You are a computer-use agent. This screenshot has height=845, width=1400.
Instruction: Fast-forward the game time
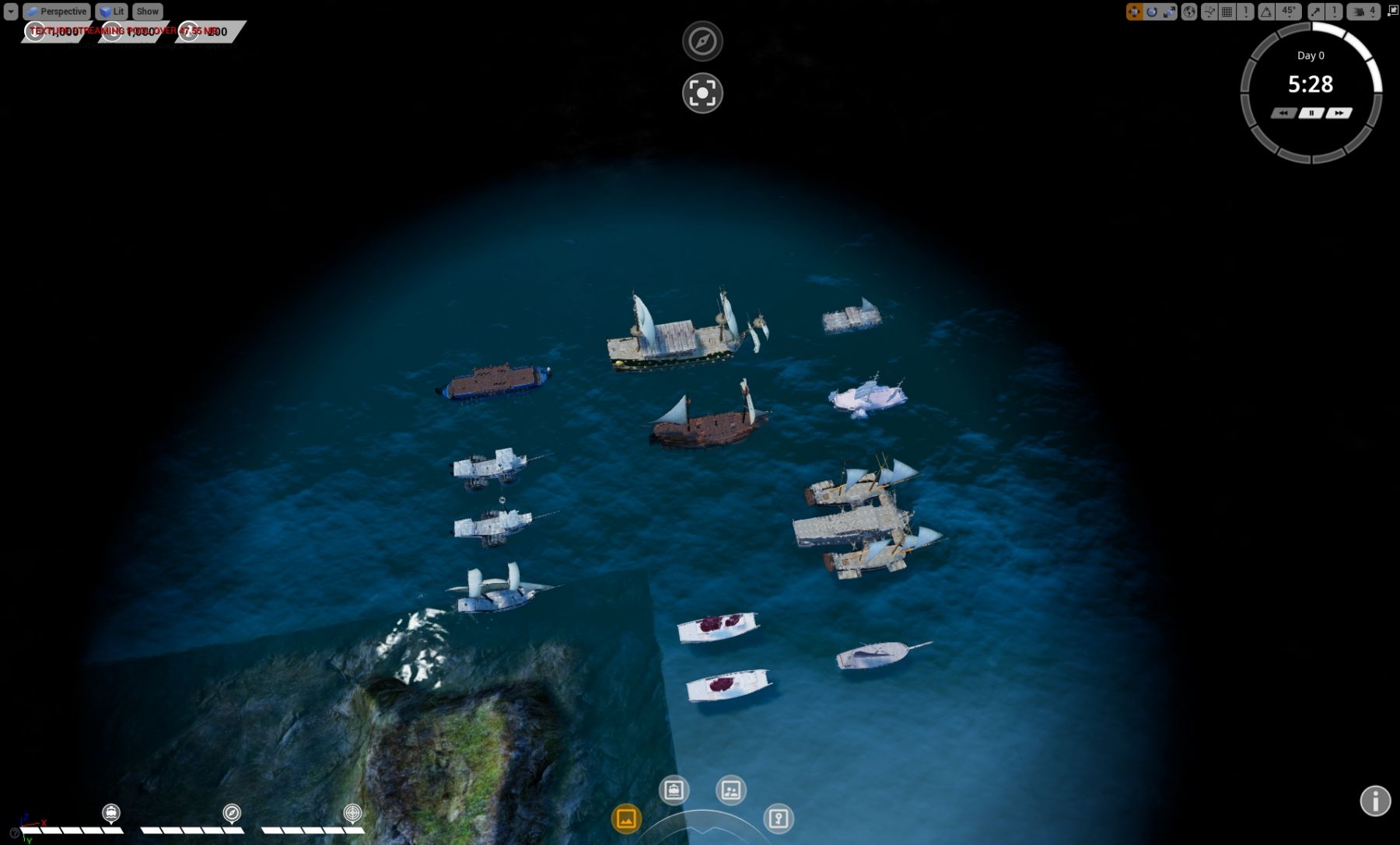pyautogui.click(x=1339, y=113)
